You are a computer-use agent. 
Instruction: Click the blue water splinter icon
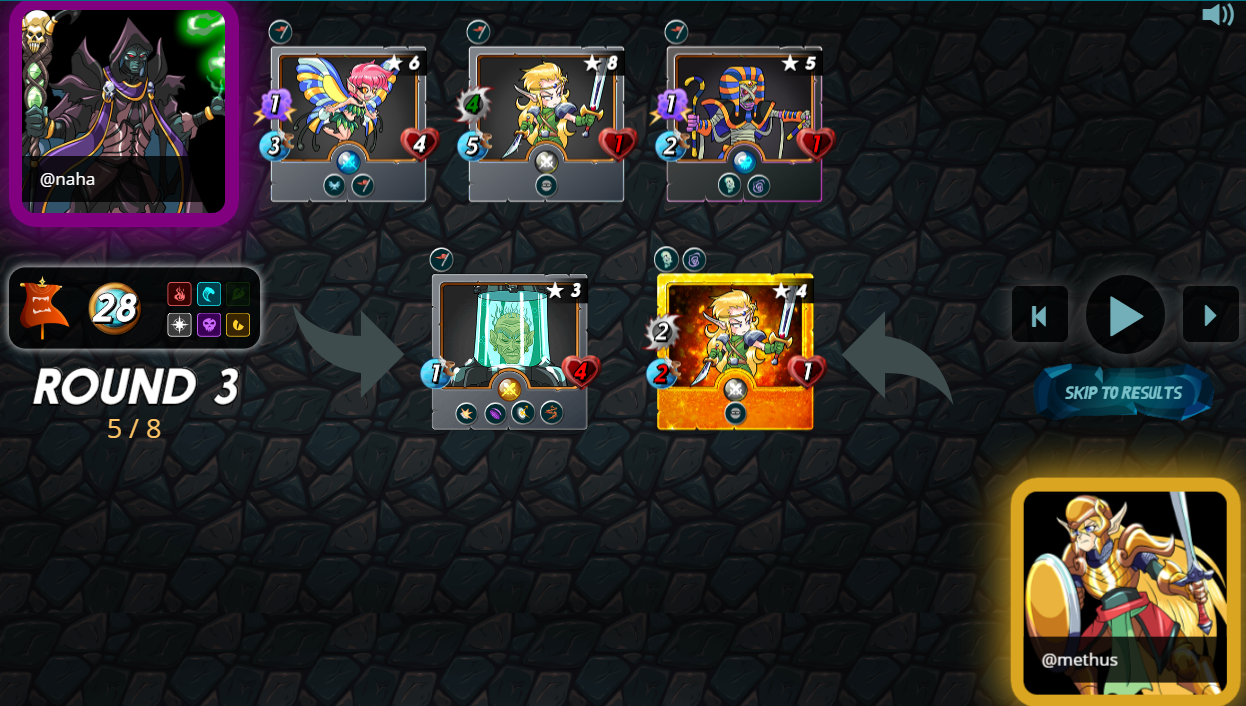(209, 294)
